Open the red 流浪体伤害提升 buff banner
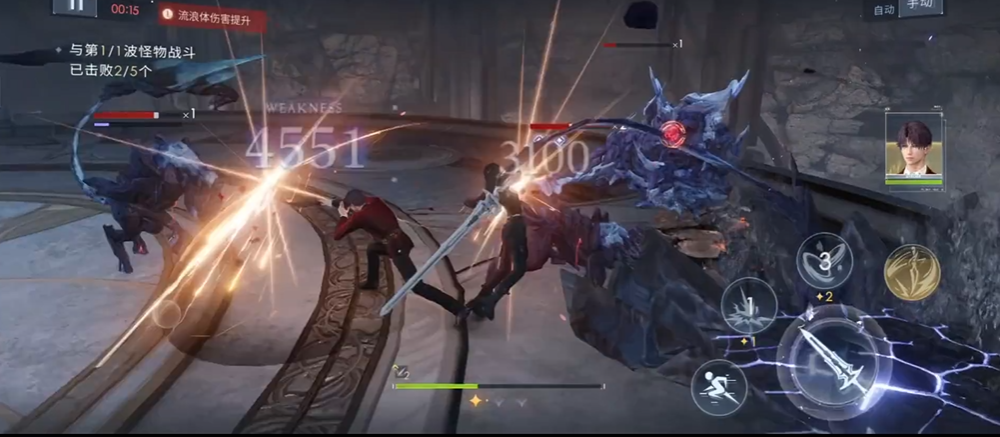This screenshot has width=1000, height=437. 212,17
